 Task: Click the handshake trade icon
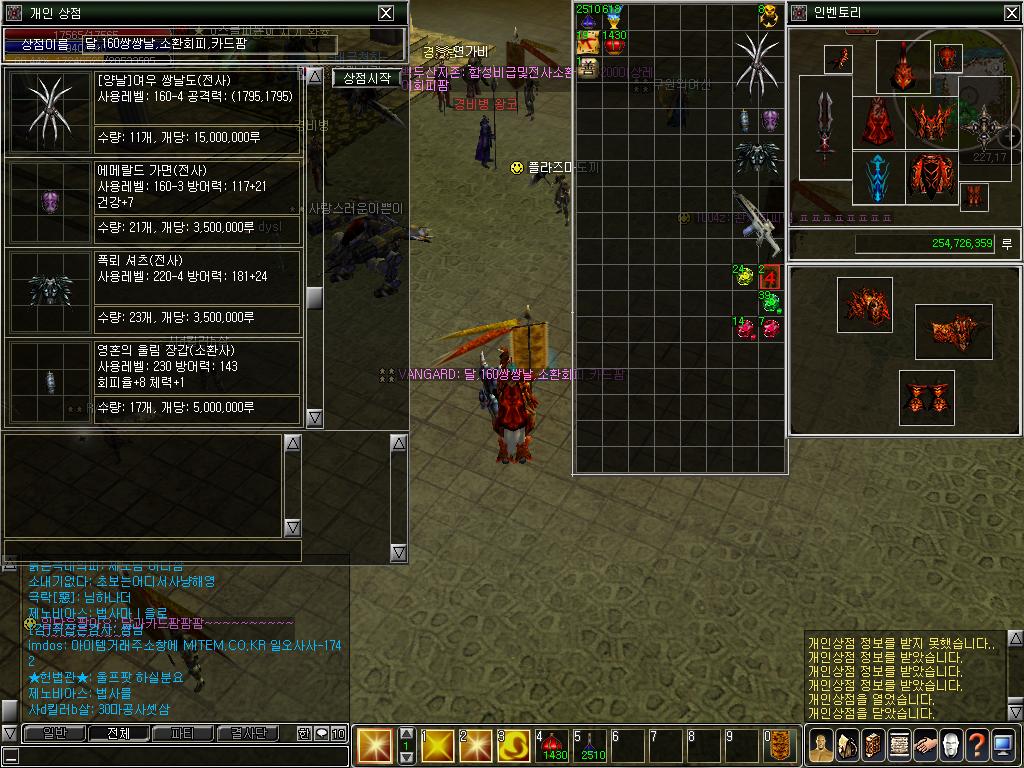tap(925, 745)
